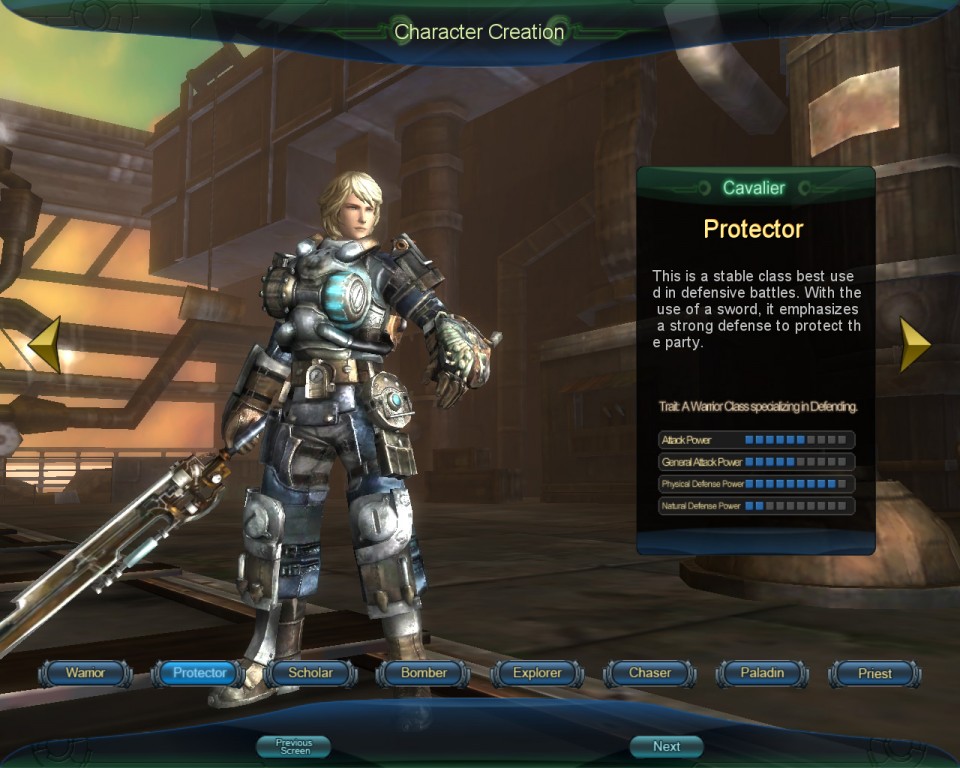Select the Warrior class

point(85,673)
